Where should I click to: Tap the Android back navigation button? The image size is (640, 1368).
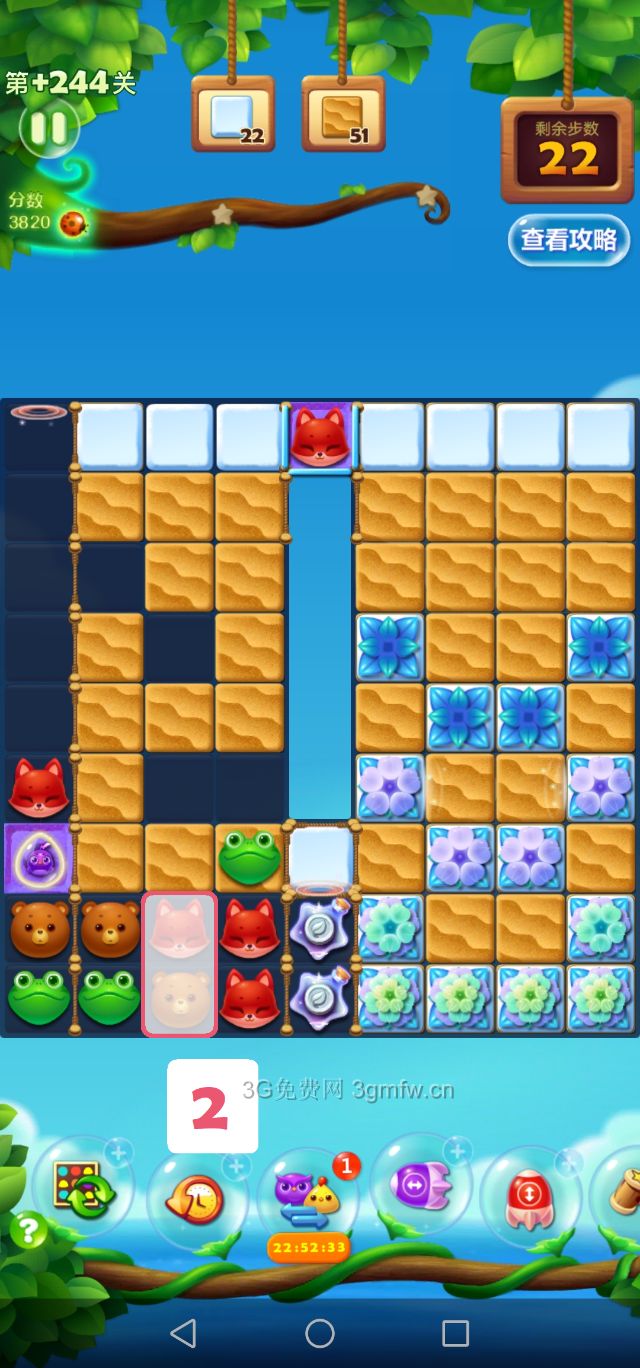click(x=183, y=1332)
